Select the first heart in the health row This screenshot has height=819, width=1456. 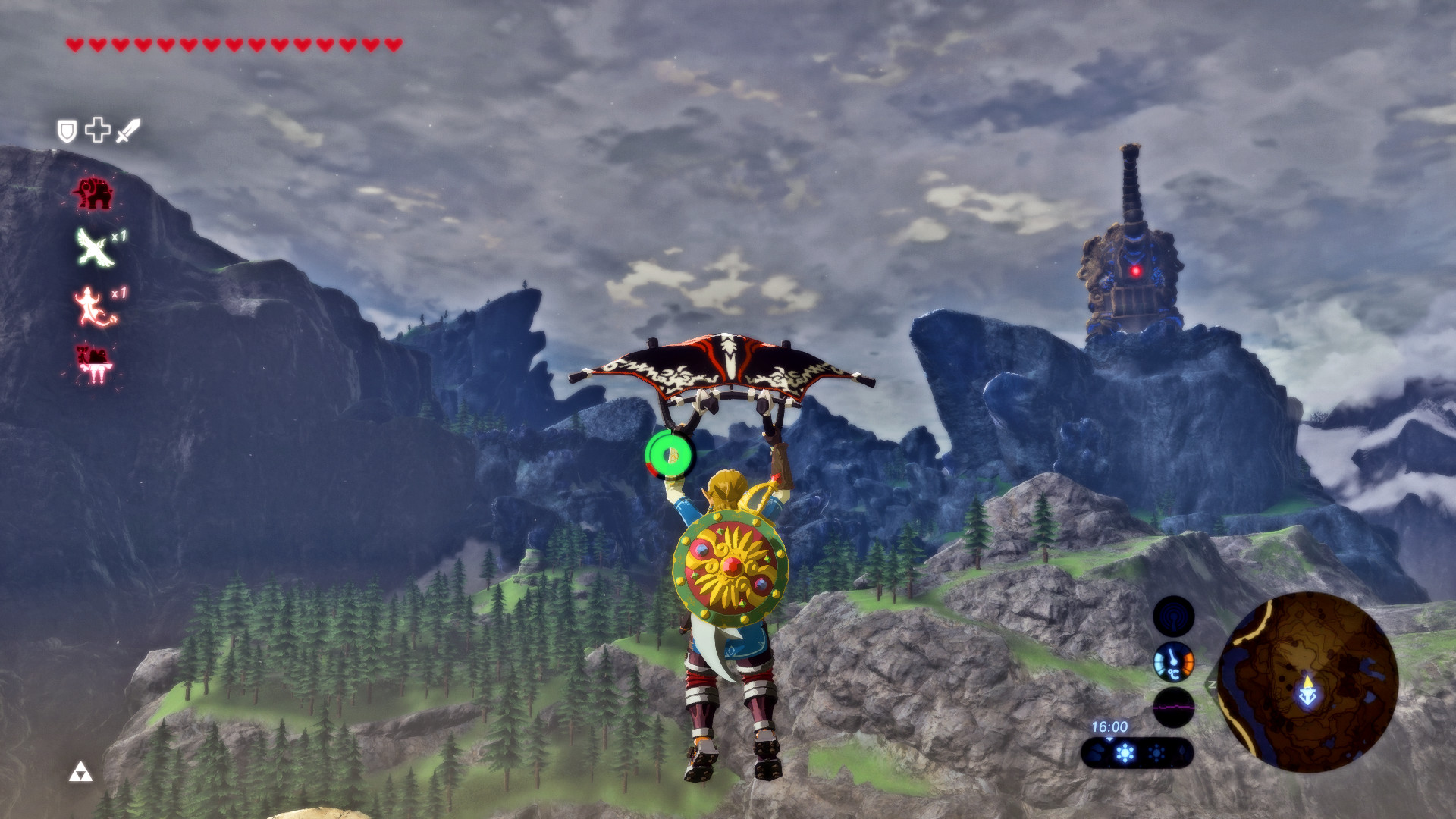point(74,44)
